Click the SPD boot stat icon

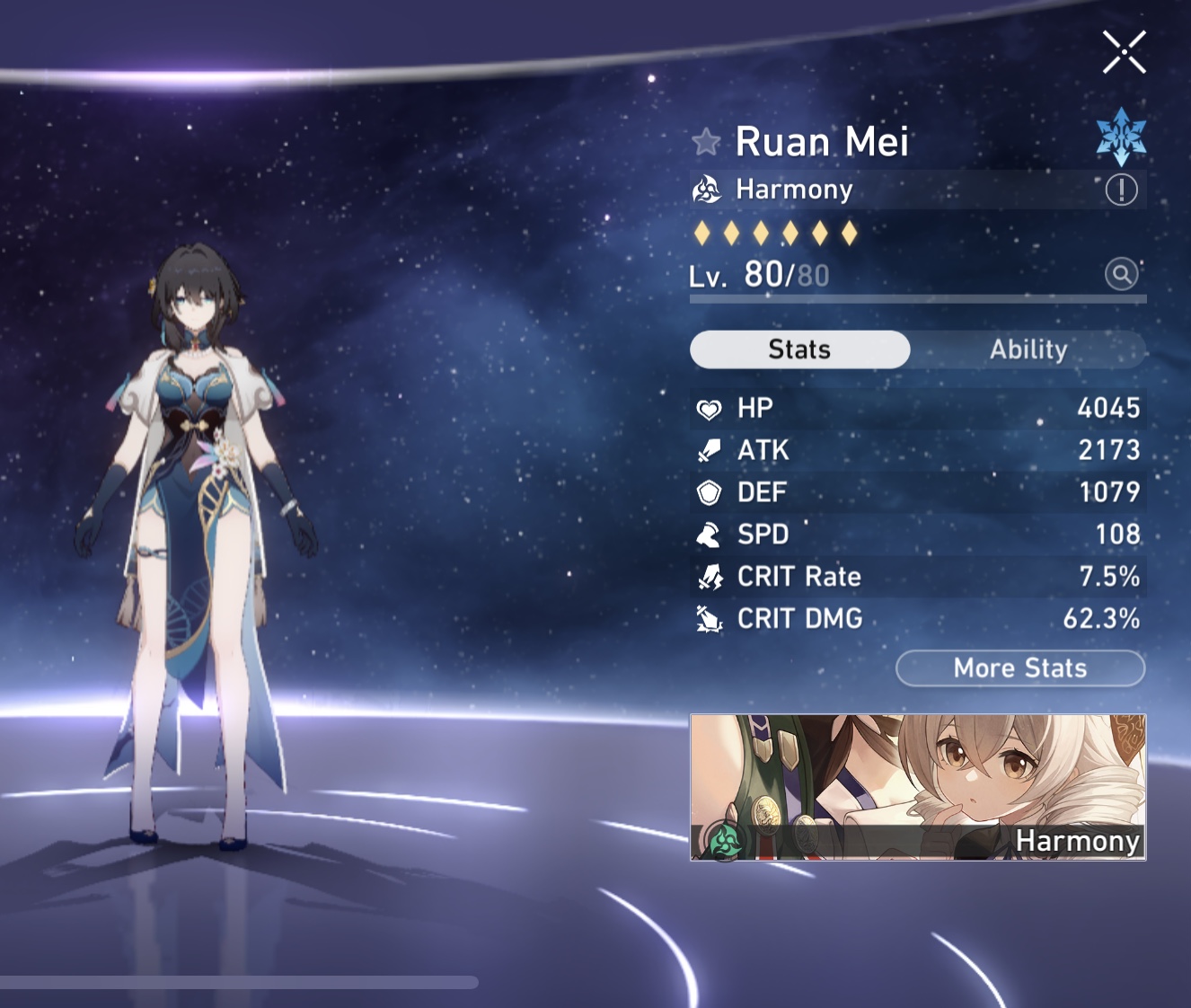709,534
